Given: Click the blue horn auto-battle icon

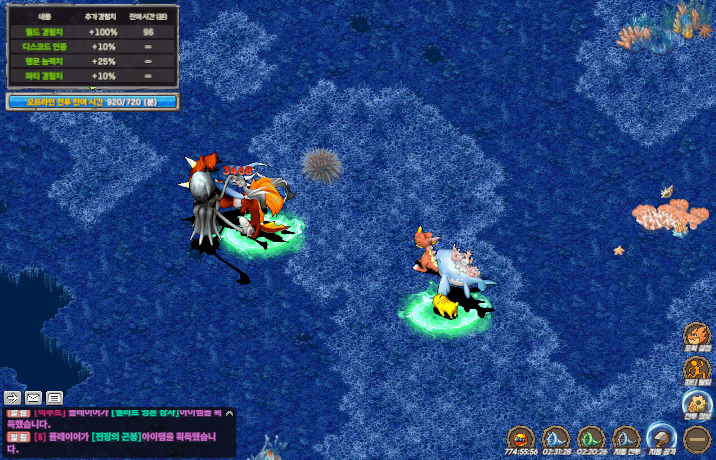Looking at the screenshot, I should [x=626, y=437].
